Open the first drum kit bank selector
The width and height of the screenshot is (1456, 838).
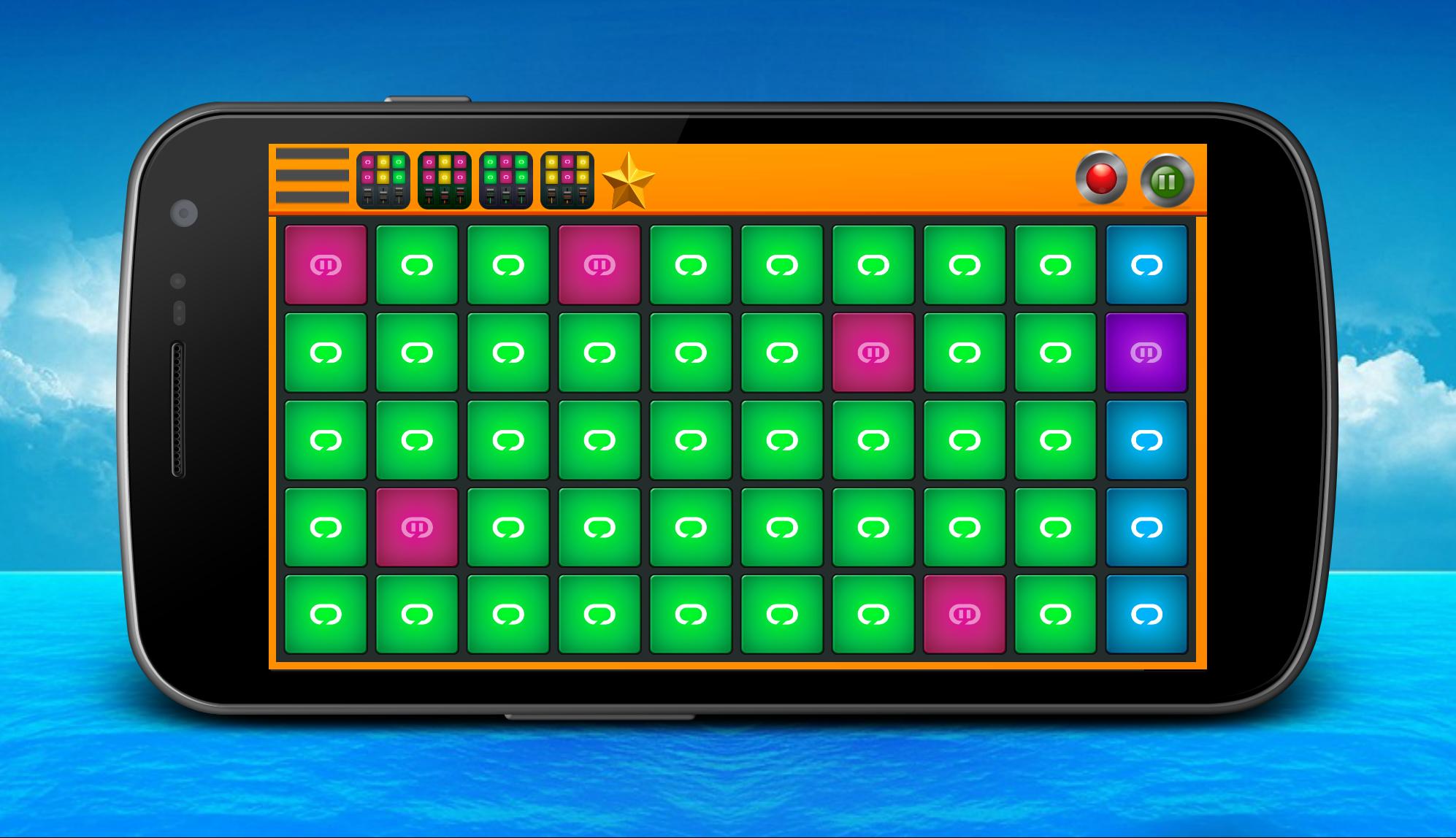[383, 179]
